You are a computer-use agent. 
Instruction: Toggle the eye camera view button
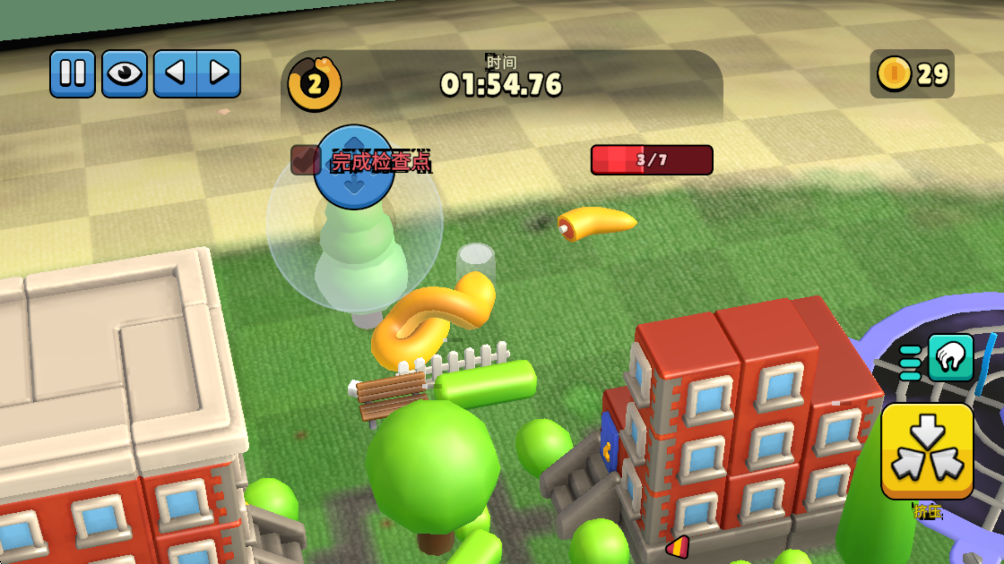[125, 74]
